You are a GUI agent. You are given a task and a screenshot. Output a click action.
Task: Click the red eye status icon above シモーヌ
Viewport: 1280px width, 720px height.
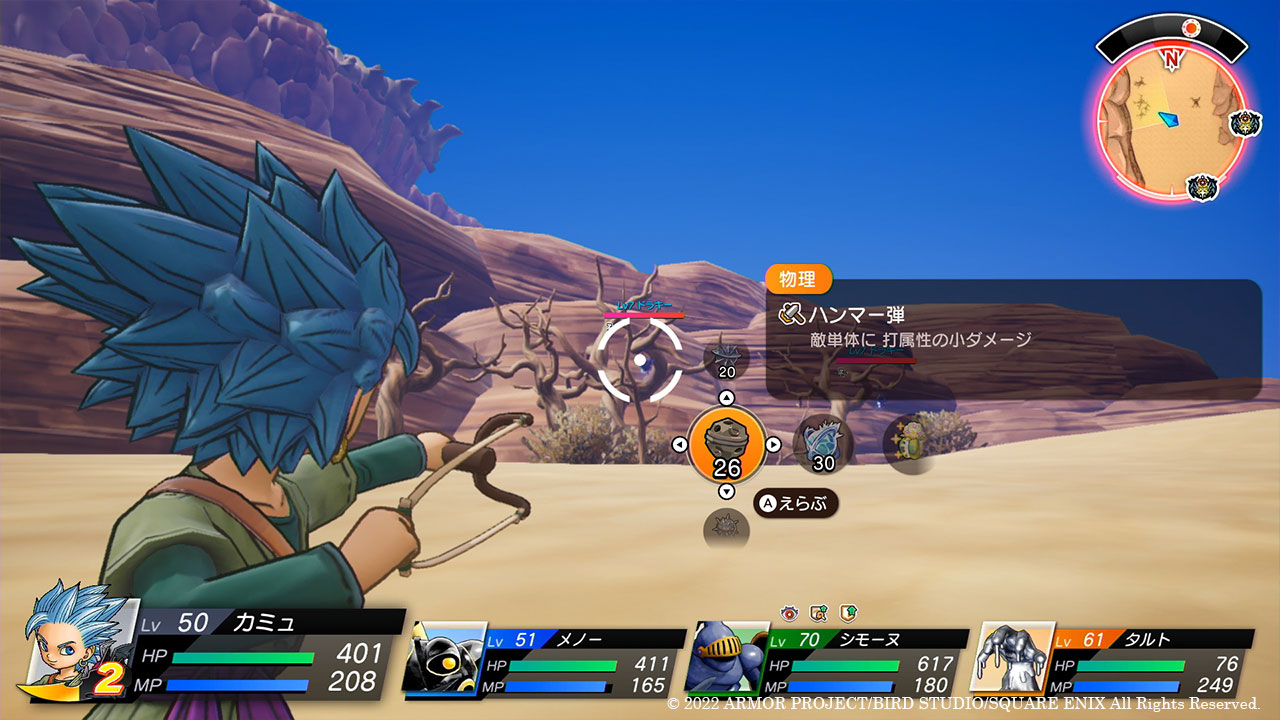click(790, 612)
